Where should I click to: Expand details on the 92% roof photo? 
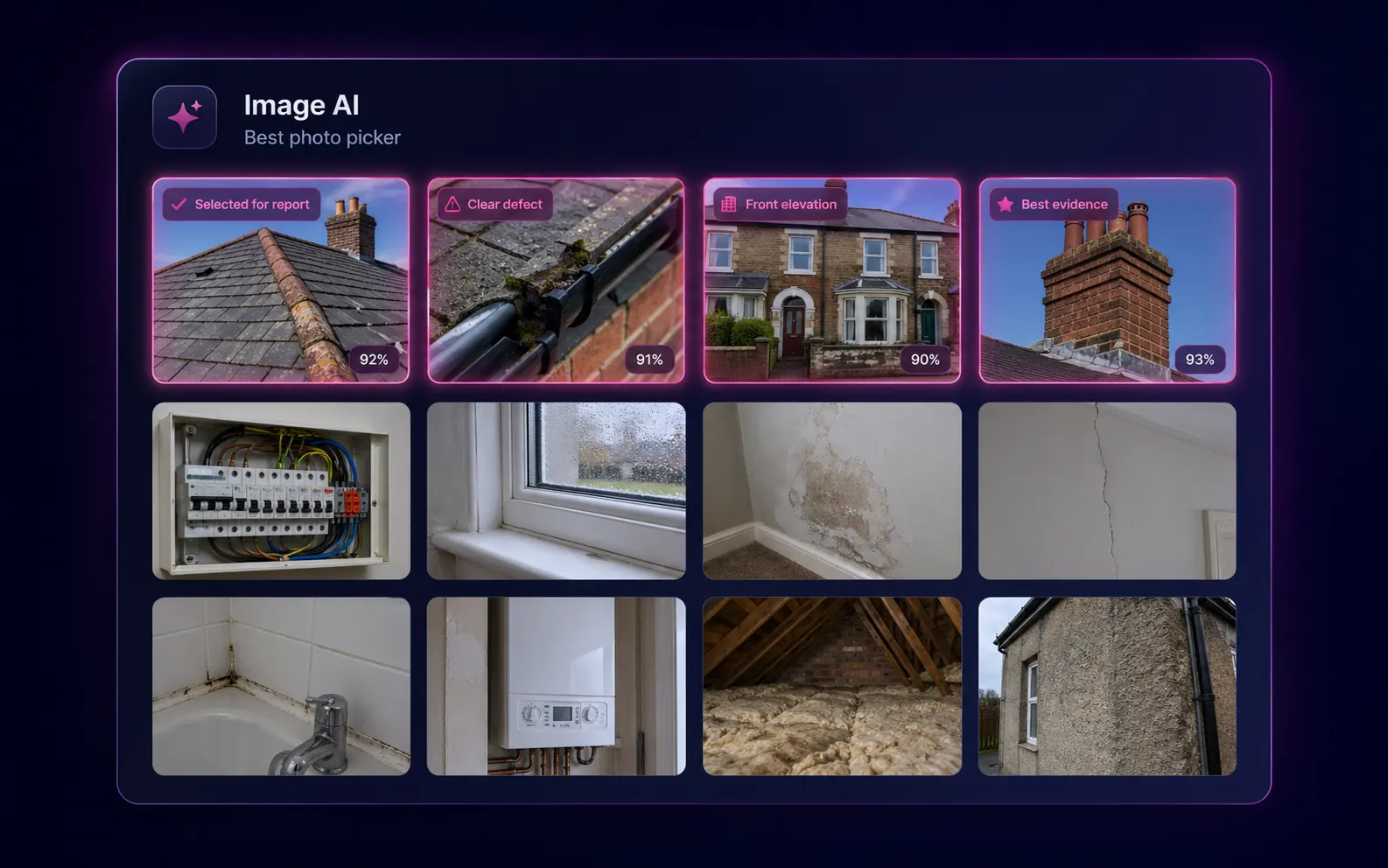281,280
